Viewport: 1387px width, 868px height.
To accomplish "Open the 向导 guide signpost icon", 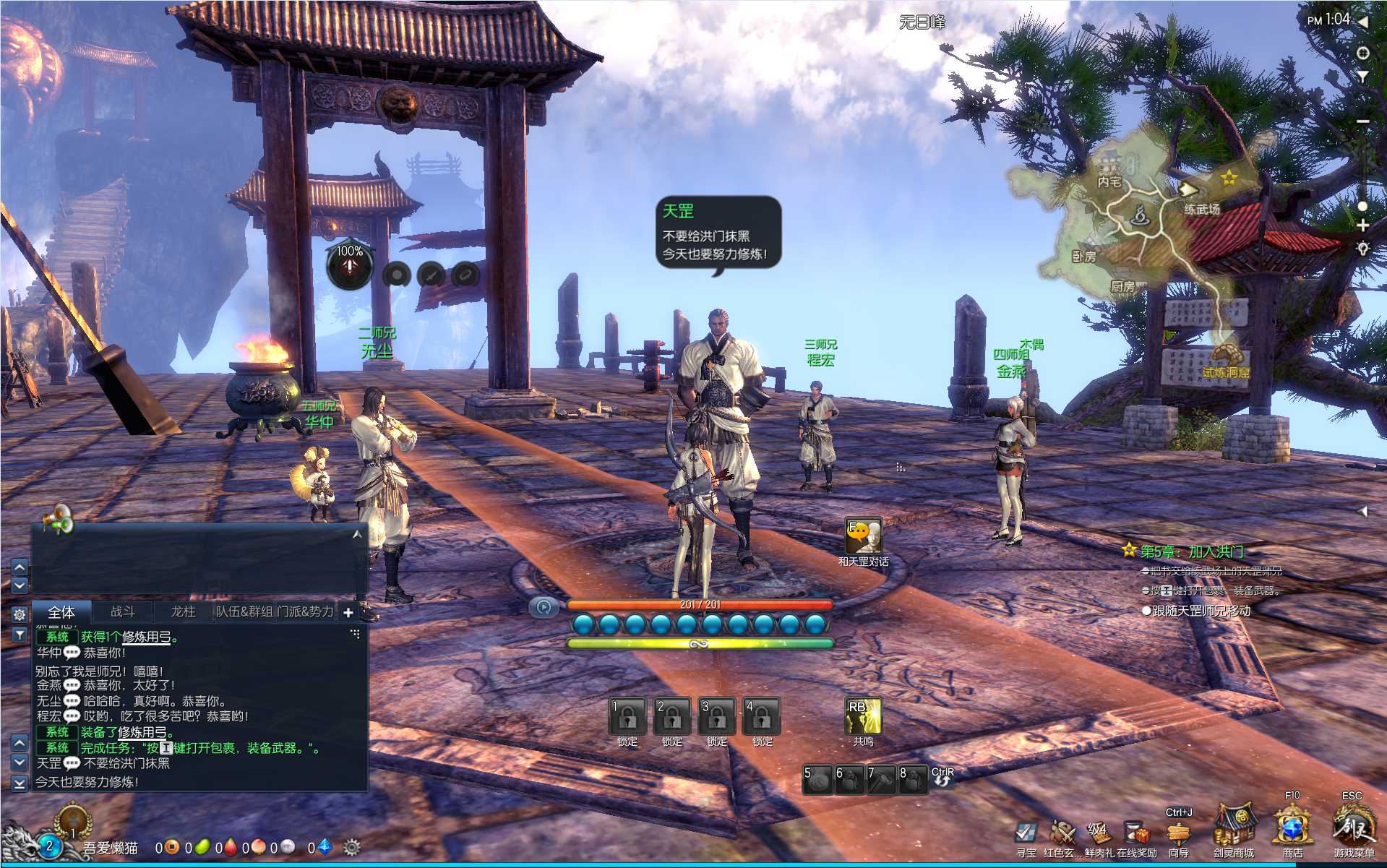I will click(1179, 833).
